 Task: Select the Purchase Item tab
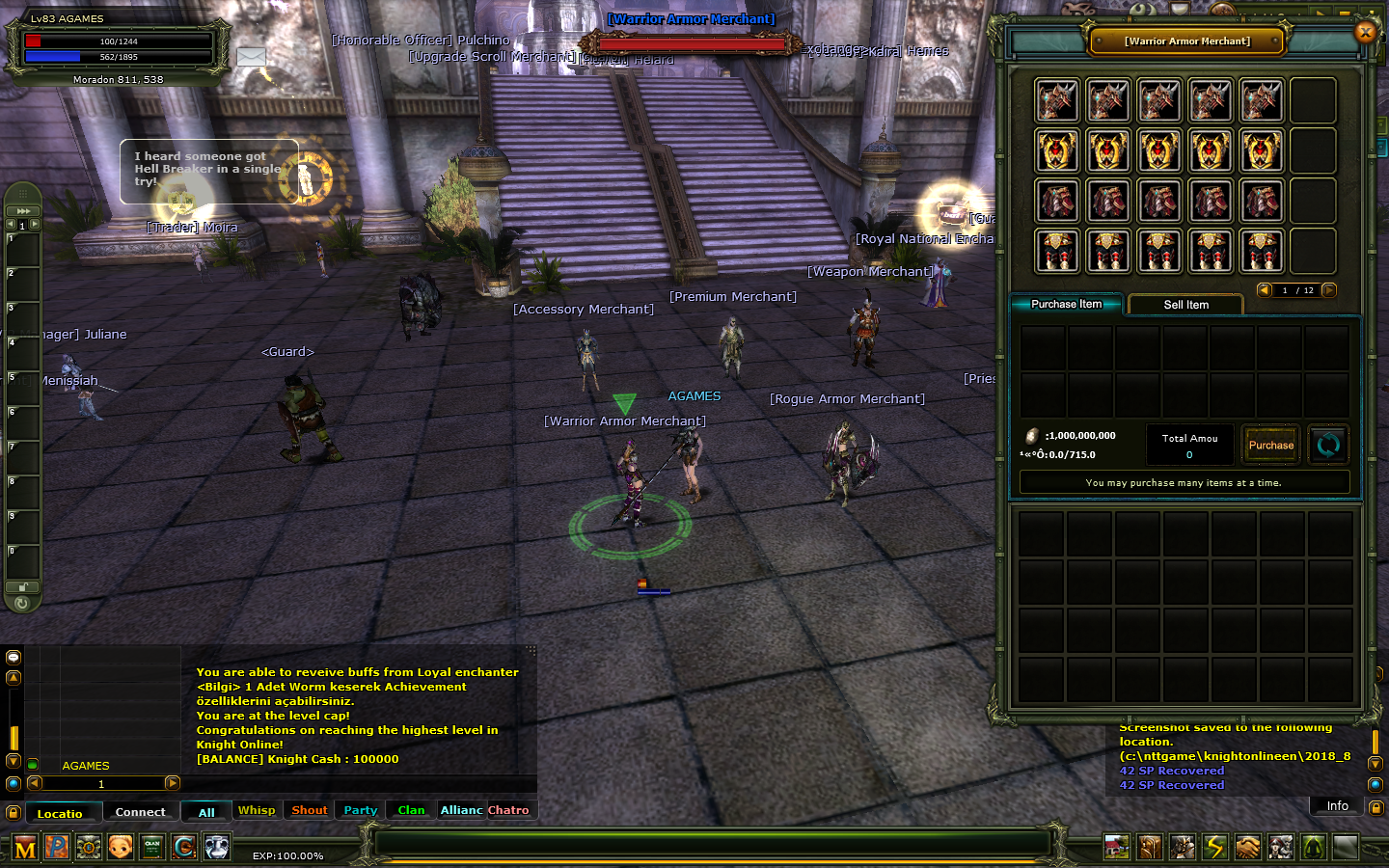tap(1066, 304)
